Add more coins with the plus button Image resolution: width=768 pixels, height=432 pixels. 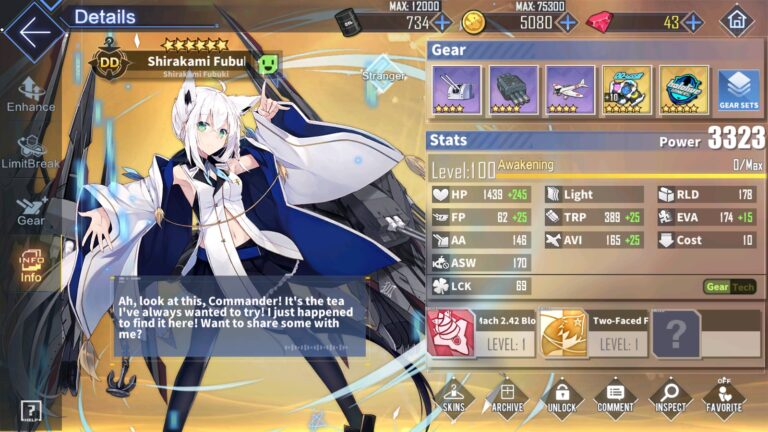565,22
